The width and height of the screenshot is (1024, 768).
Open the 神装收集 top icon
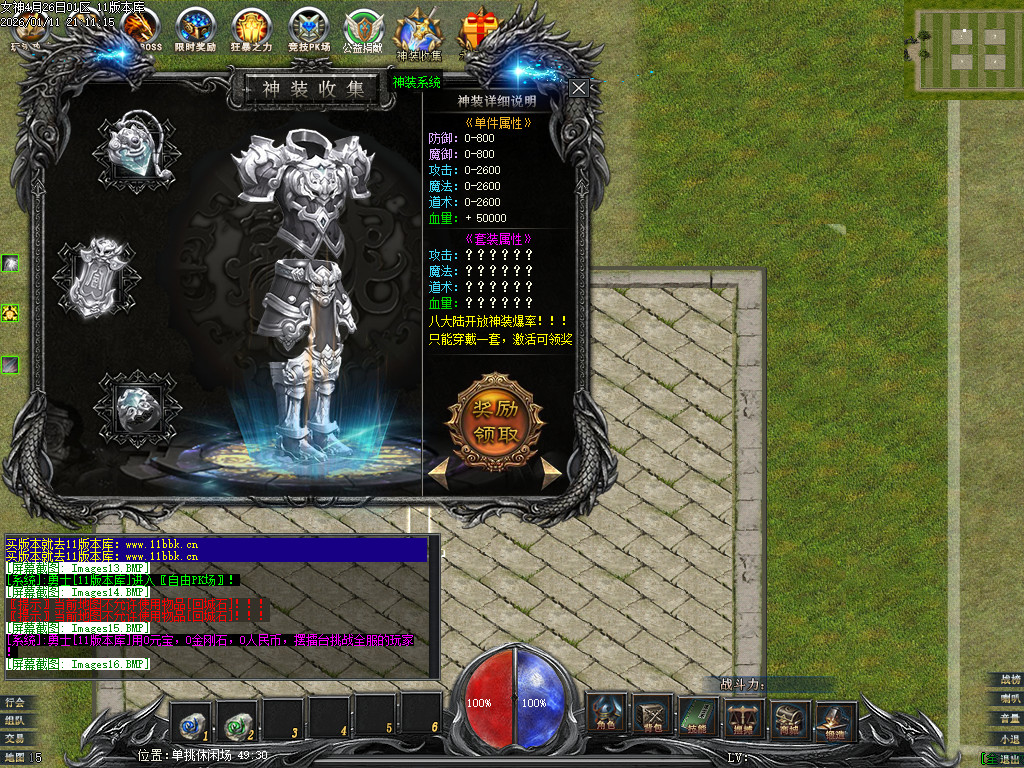pos(418,32)
